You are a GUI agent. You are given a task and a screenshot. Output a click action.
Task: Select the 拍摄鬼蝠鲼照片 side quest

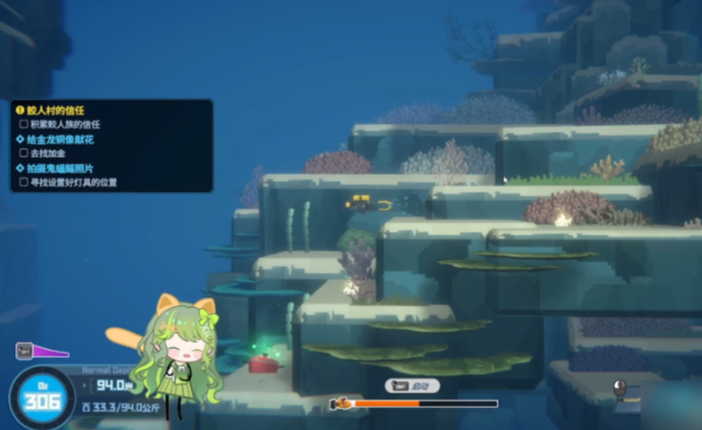pos(62,168)
